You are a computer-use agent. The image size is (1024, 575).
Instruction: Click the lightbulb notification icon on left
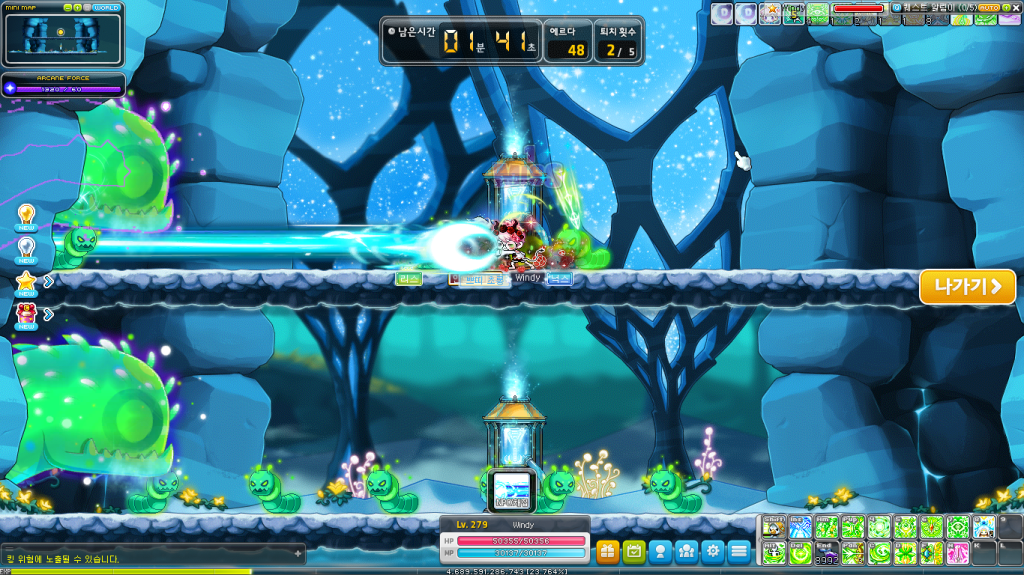point(27,214)
